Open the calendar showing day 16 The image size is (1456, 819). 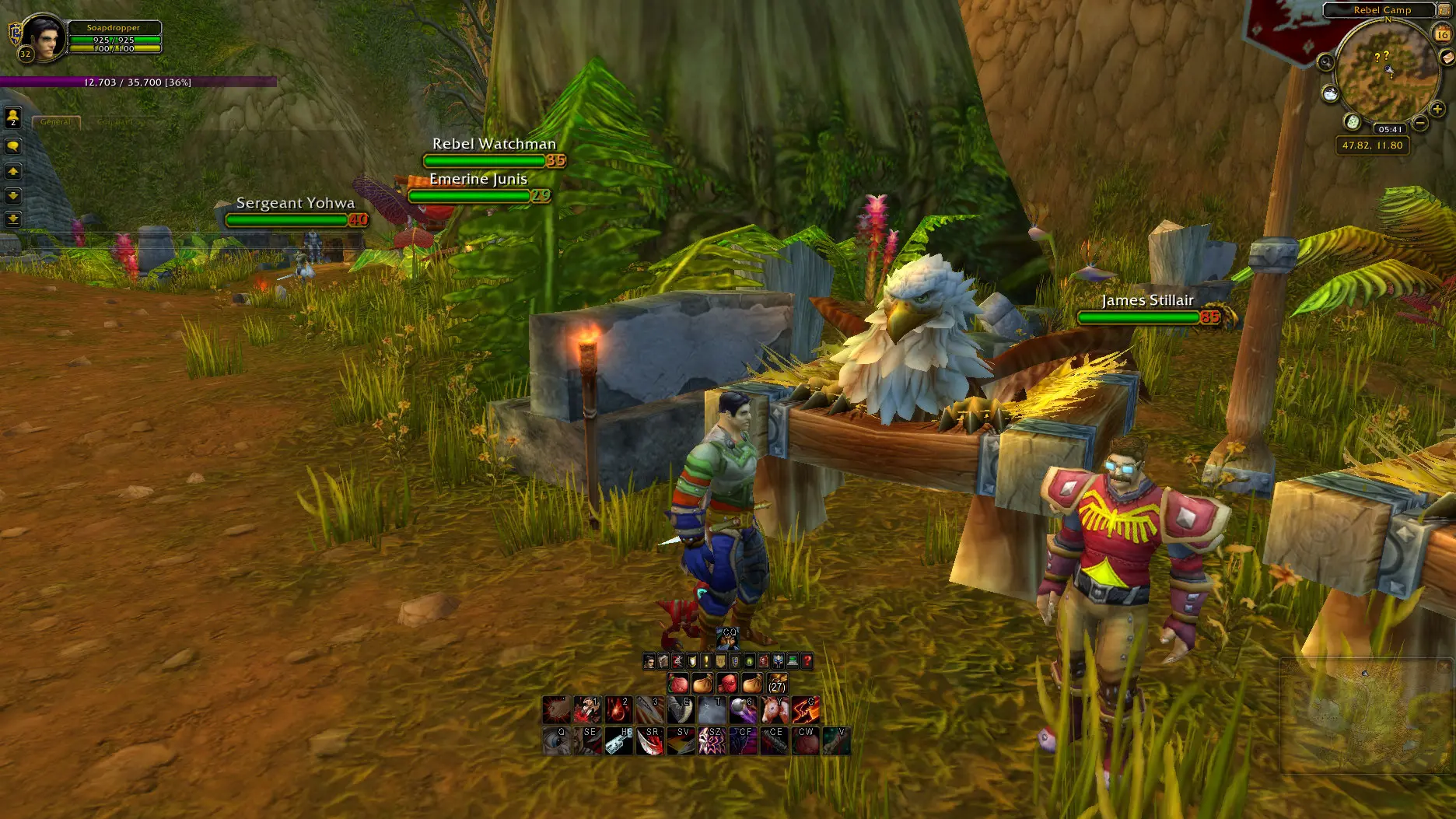(1443, 34)
